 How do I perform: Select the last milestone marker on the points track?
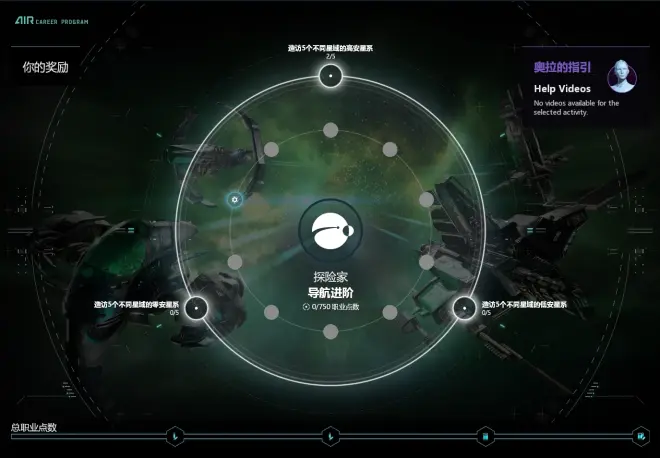tap(641, 436)
